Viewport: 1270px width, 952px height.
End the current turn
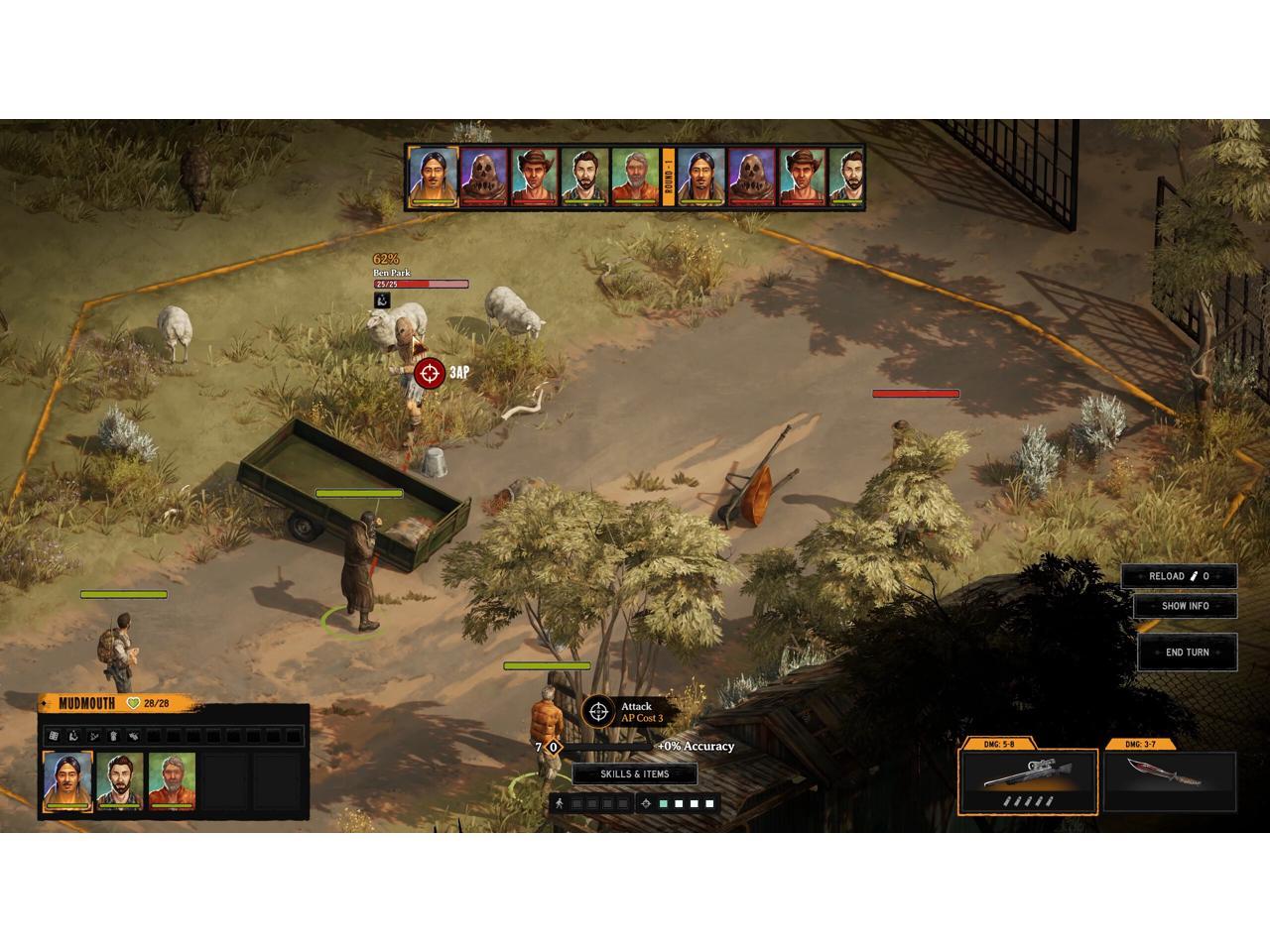1187,653
